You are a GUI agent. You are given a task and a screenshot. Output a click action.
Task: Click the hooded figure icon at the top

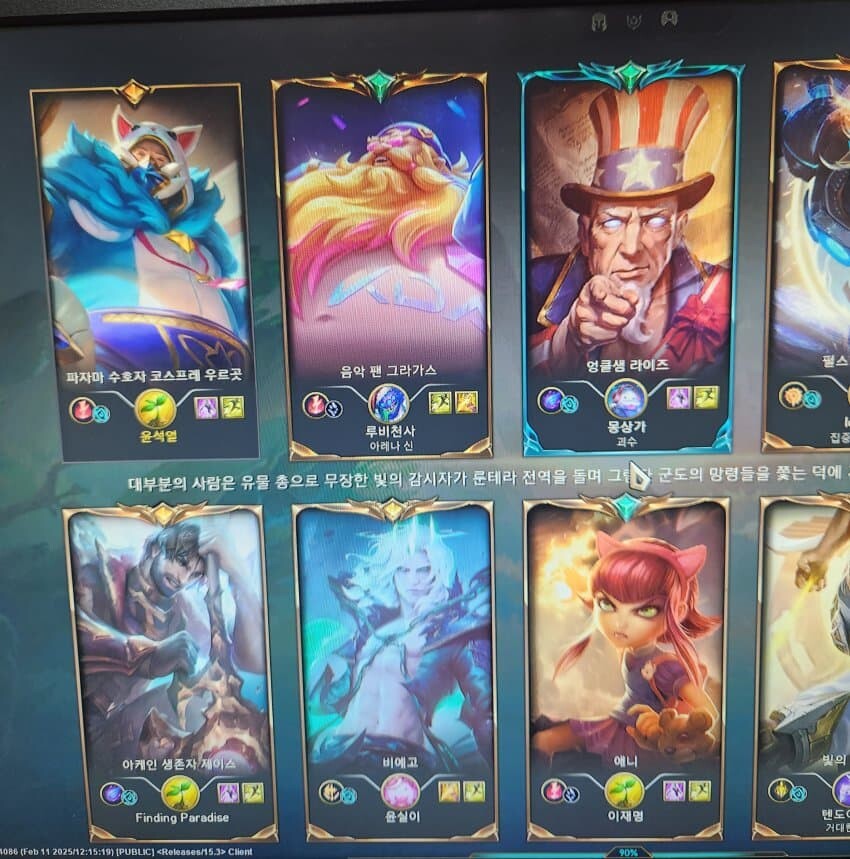668,19
